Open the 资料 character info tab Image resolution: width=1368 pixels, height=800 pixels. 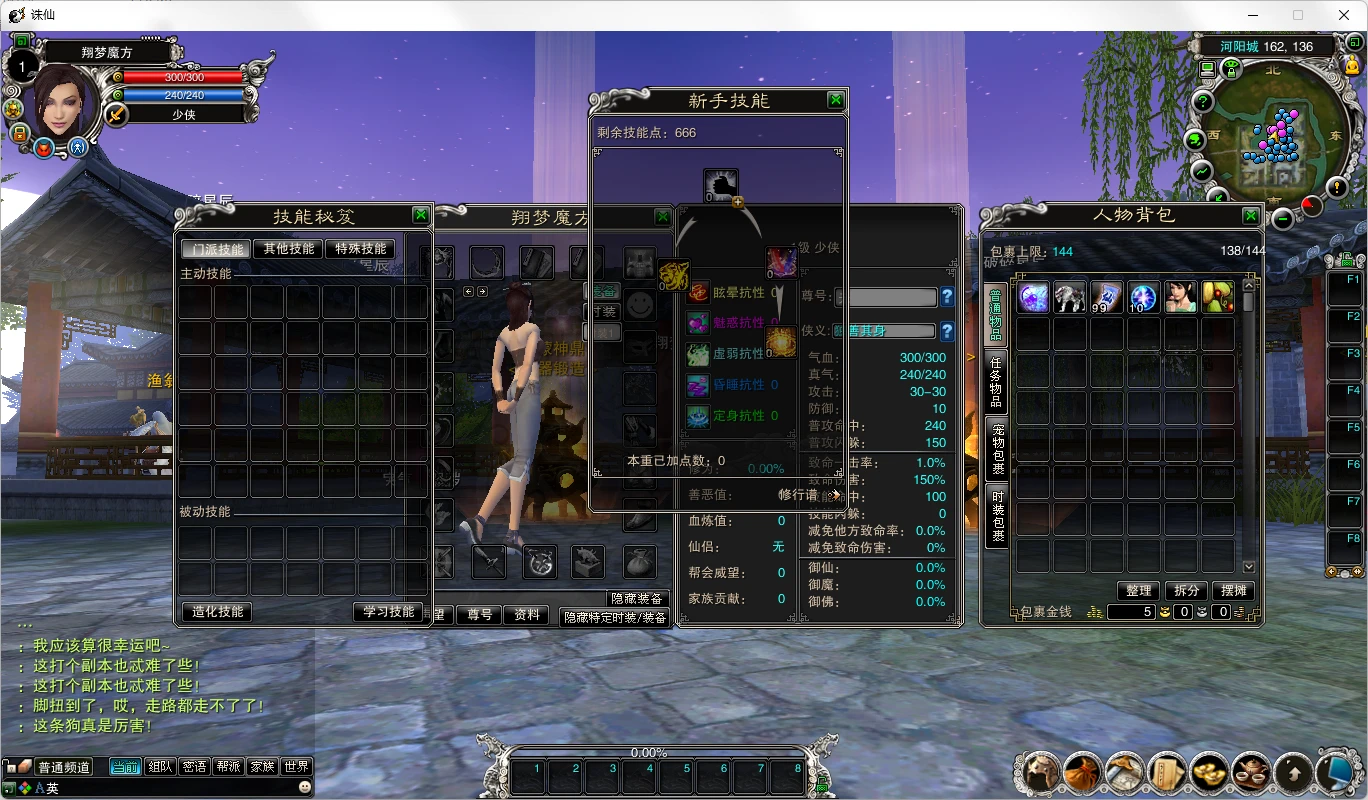pyautogui.click(x=526, y=615)
